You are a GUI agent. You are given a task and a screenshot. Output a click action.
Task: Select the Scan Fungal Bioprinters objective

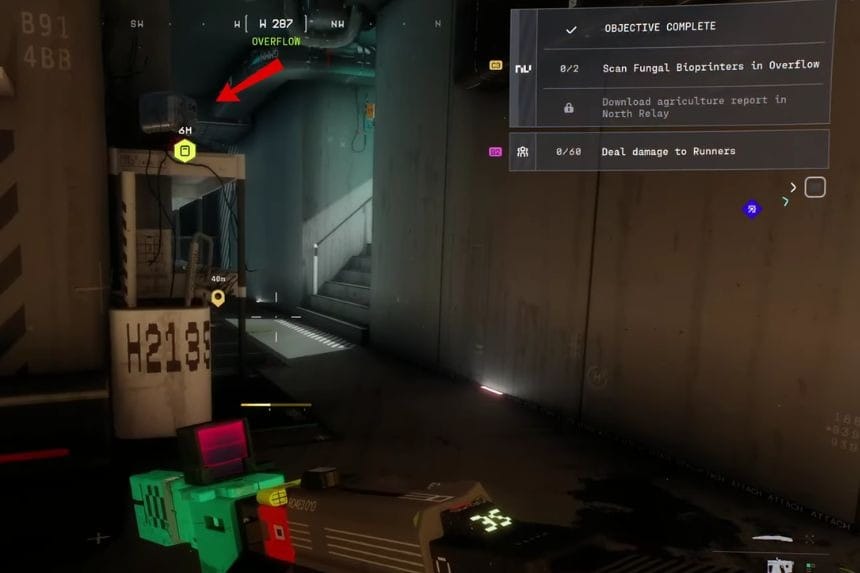(710, 67)
